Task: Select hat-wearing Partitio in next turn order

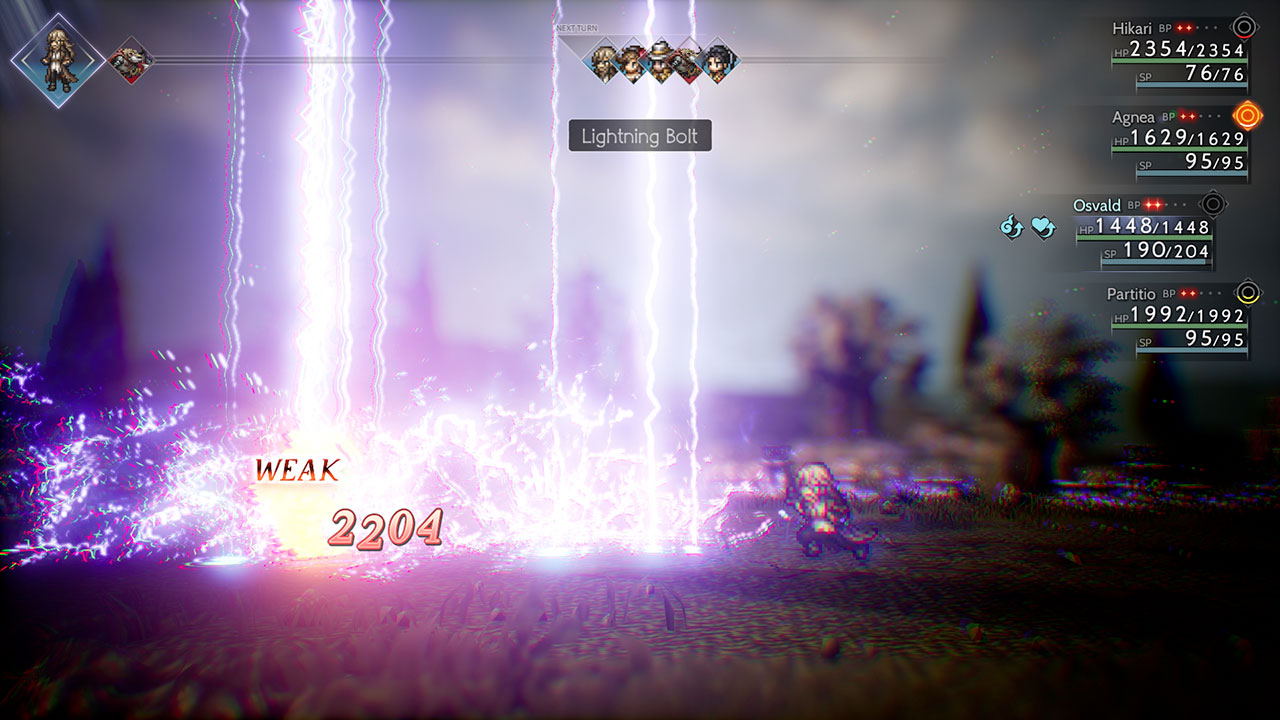Action: click(660, 60)
